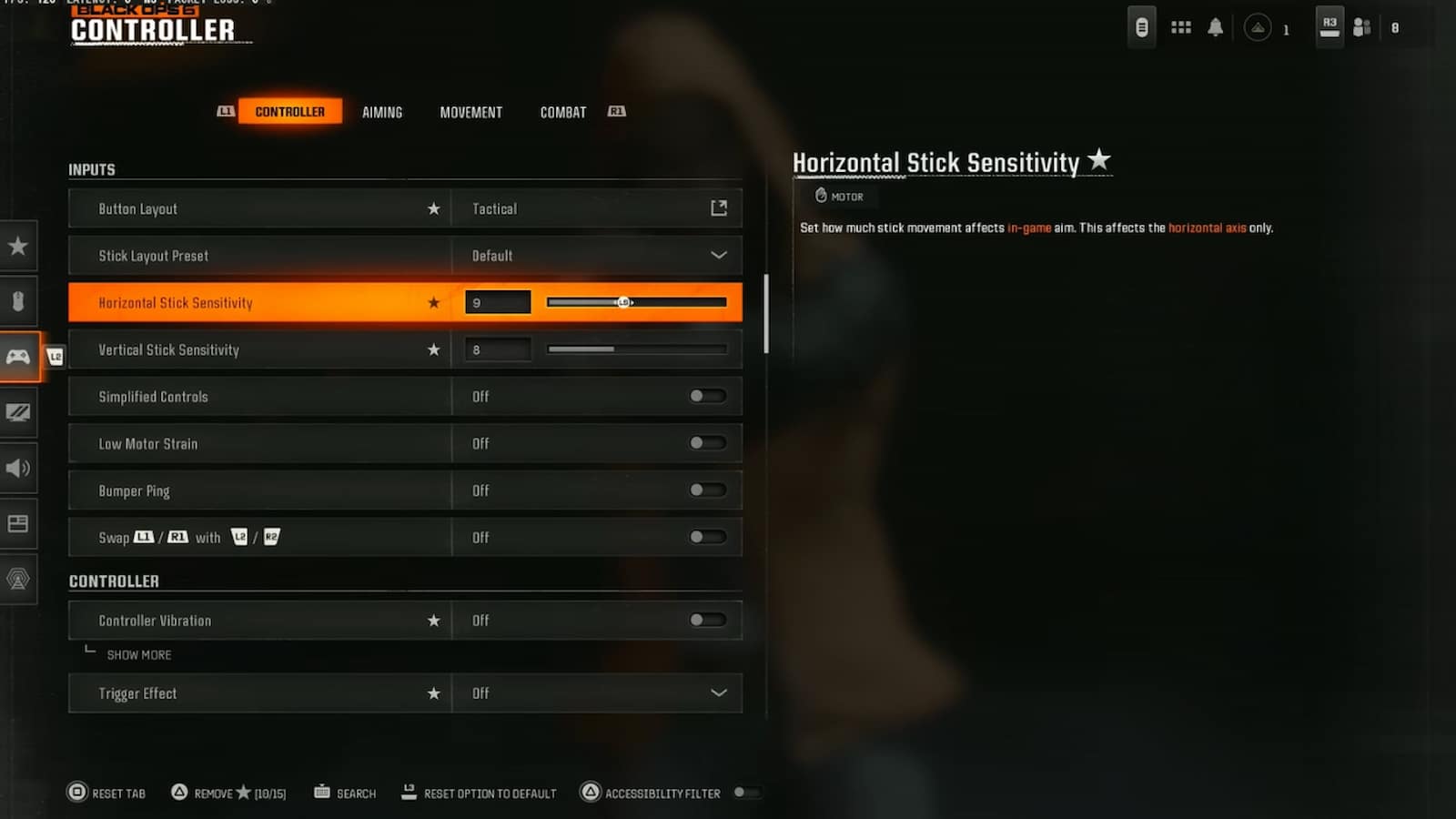Enable Controller Vibration toggle
This screenshot has width=1456, height=819.
pyautogui.click(x=708, y=620)
